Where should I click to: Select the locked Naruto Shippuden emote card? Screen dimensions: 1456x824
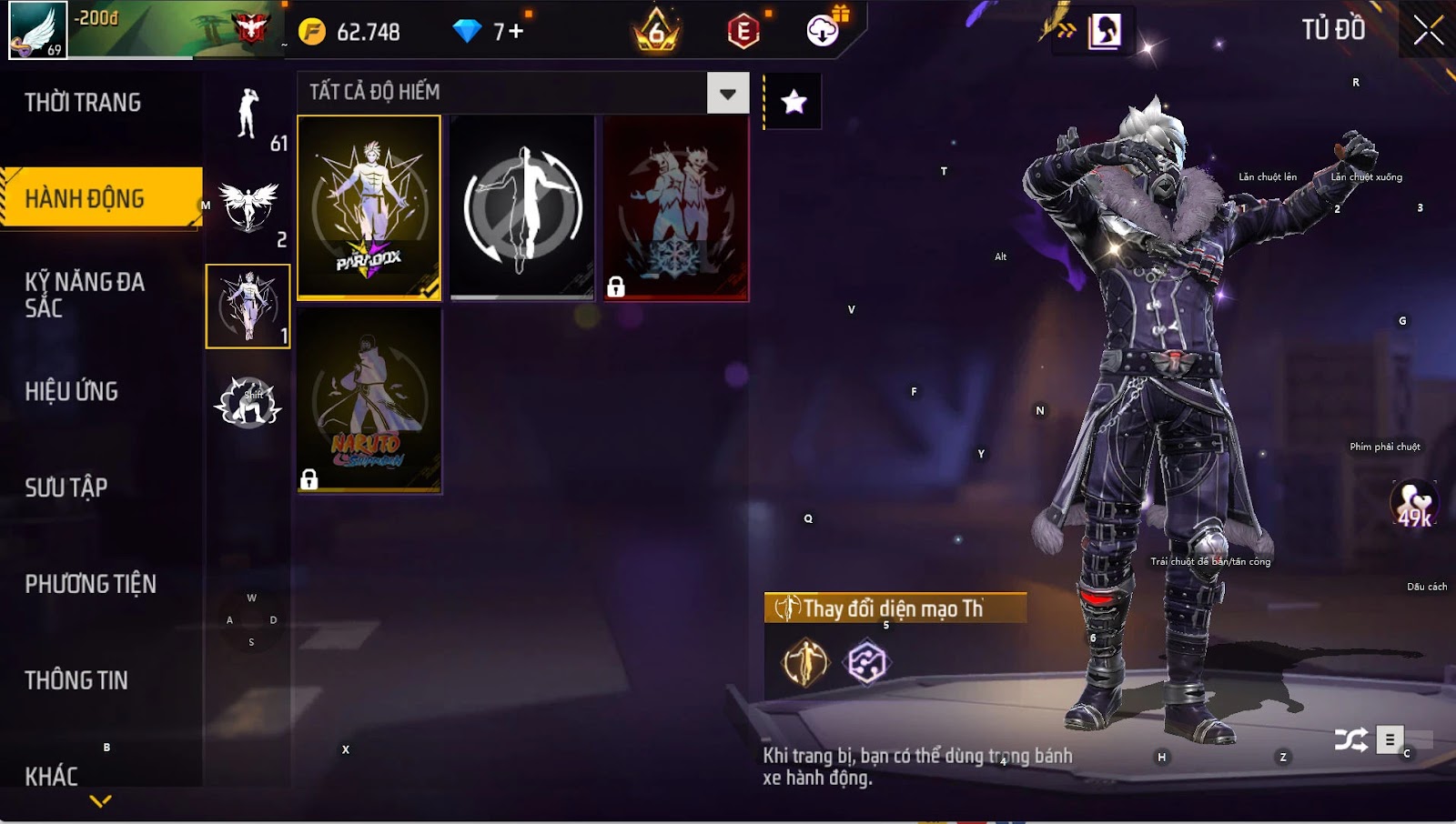369,400
